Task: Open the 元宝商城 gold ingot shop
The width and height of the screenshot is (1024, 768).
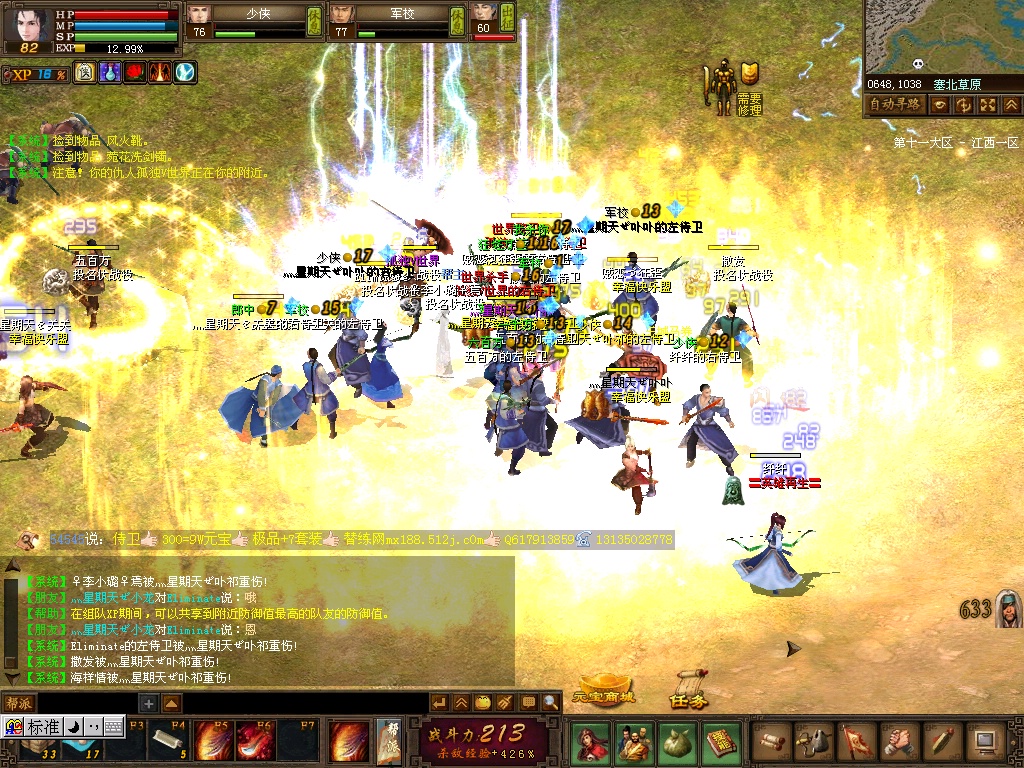Action: tap(603, 691)
